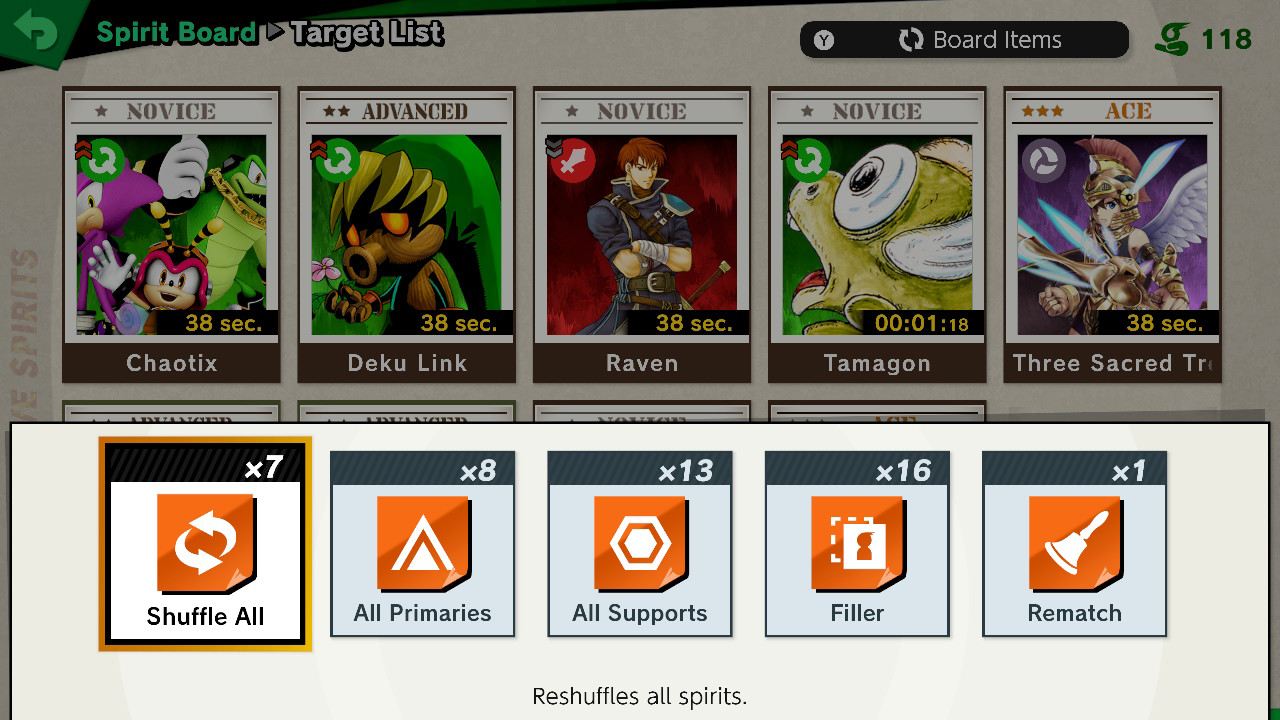The height and width of the screenshot is (720, 1280).
Task: Click the Spirit Board breadcrumb label
Action: [176, 31]
